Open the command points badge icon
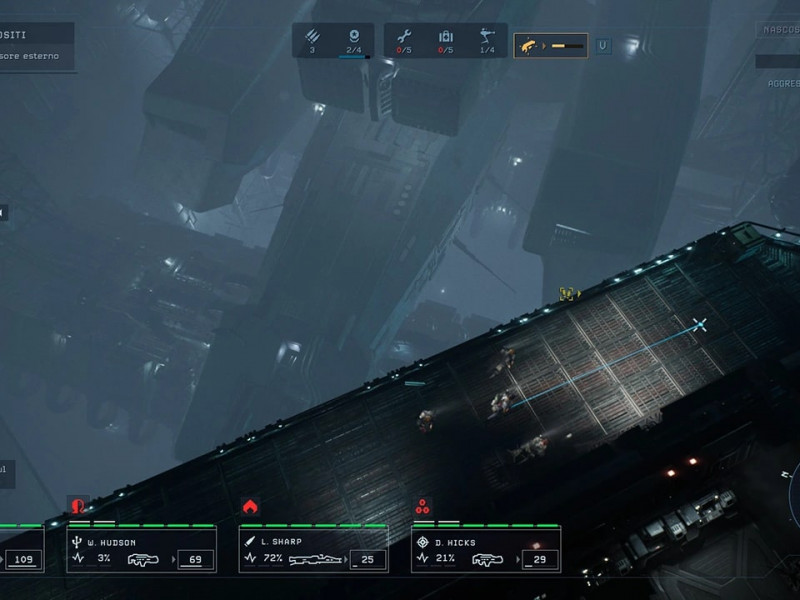 [354, 36]
